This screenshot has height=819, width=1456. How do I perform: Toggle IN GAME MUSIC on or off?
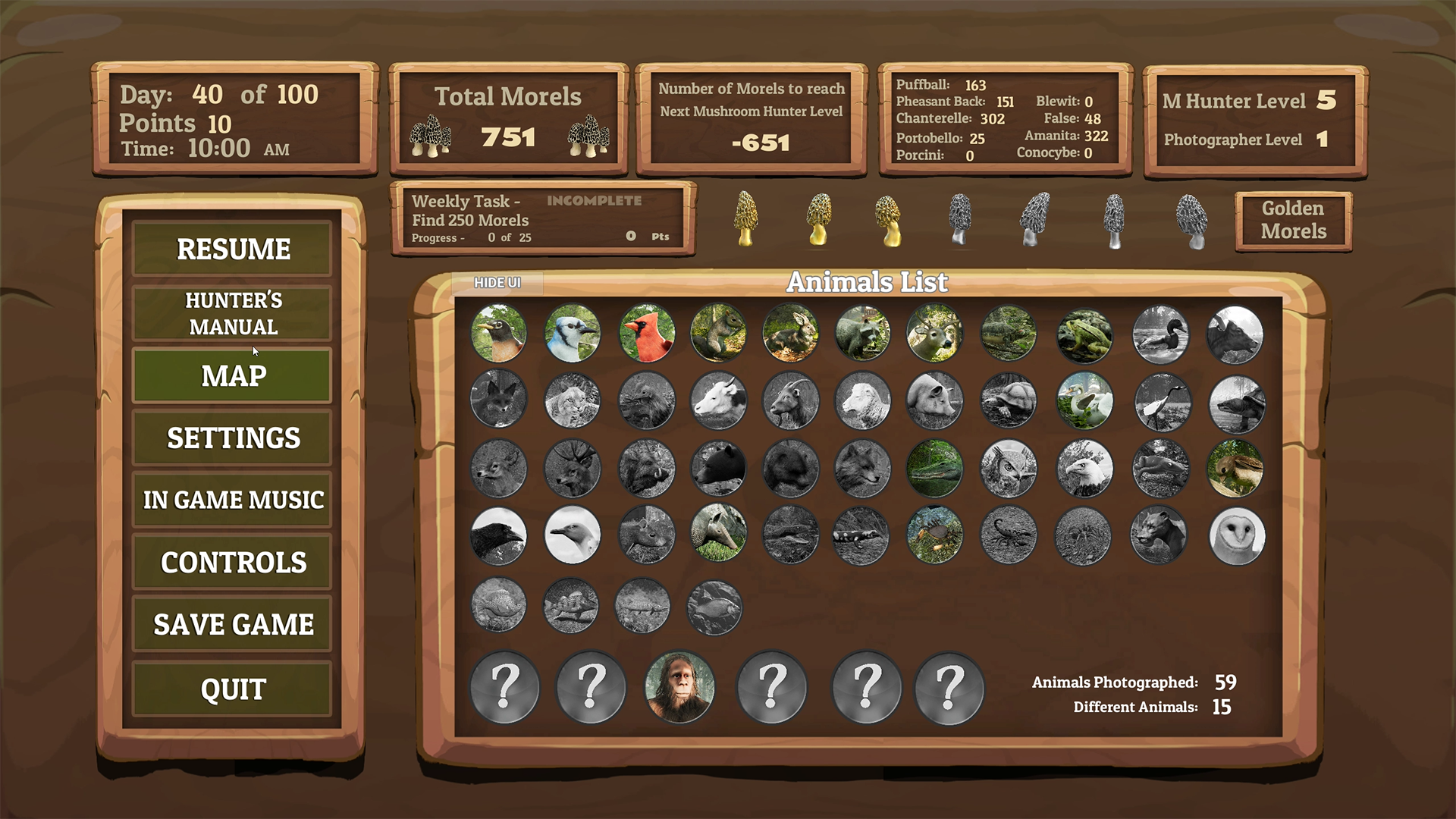pos(231,500)
